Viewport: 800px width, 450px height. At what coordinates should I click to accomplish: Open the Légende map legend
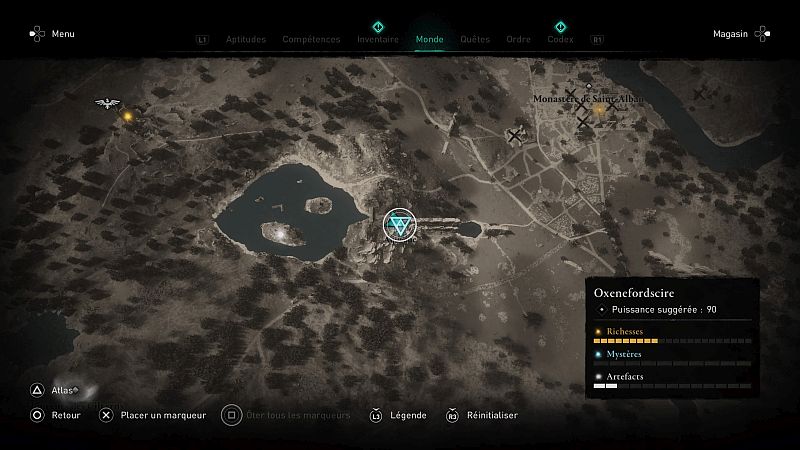tap(409, 415)
